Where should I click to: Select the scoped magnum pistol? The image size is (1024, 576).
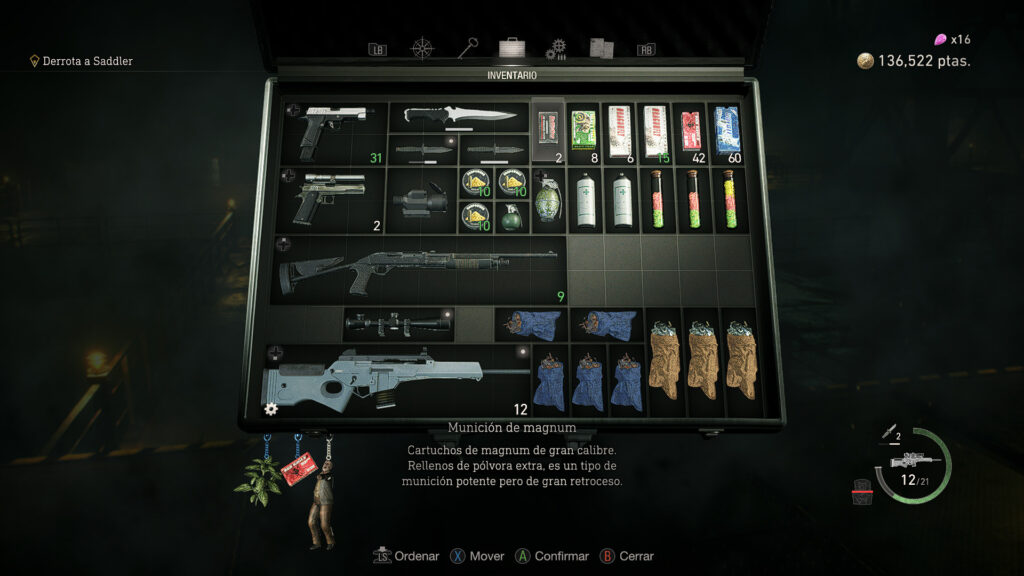(330, 198)
